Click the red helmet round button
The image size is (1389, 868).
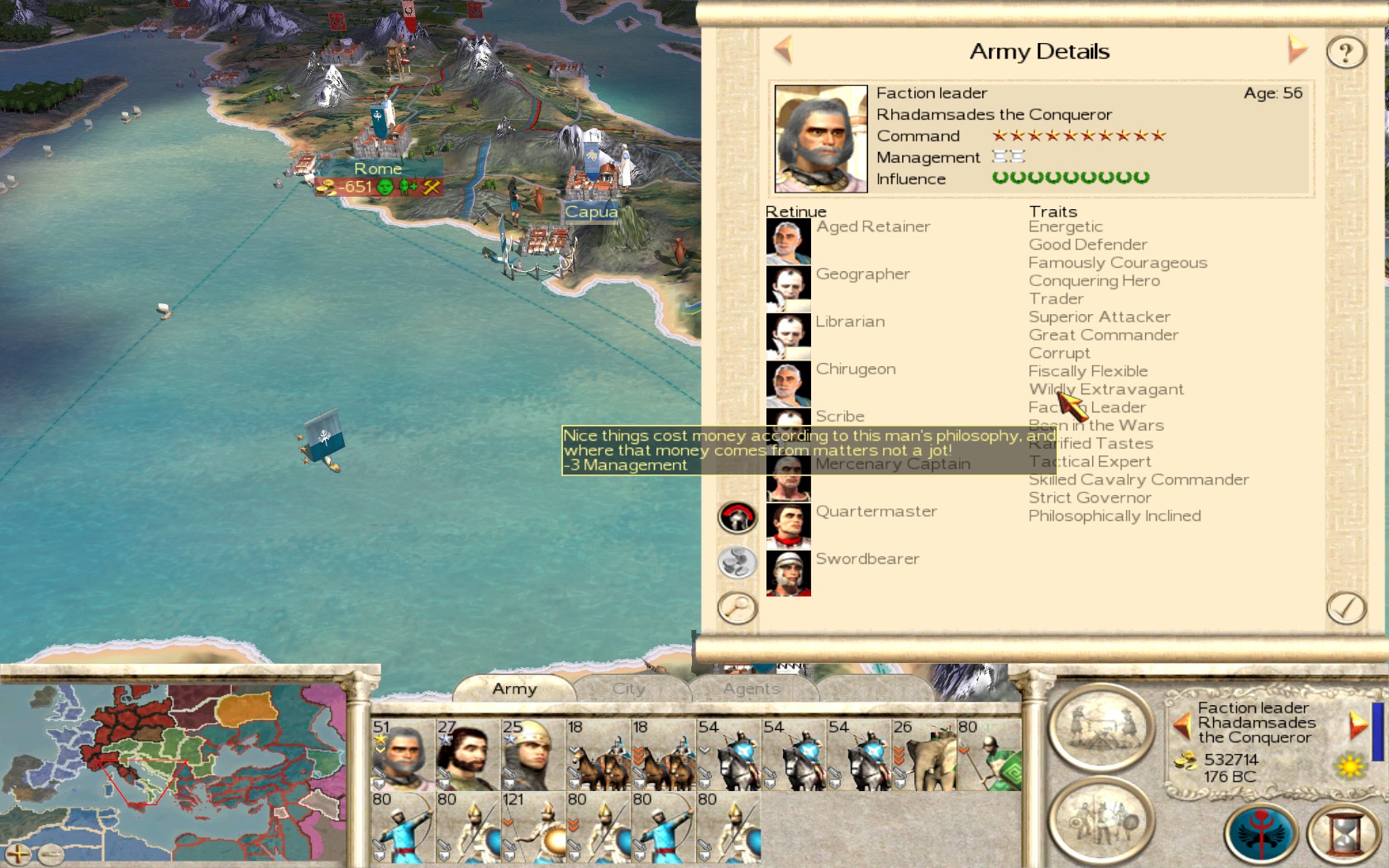[737, 518]
